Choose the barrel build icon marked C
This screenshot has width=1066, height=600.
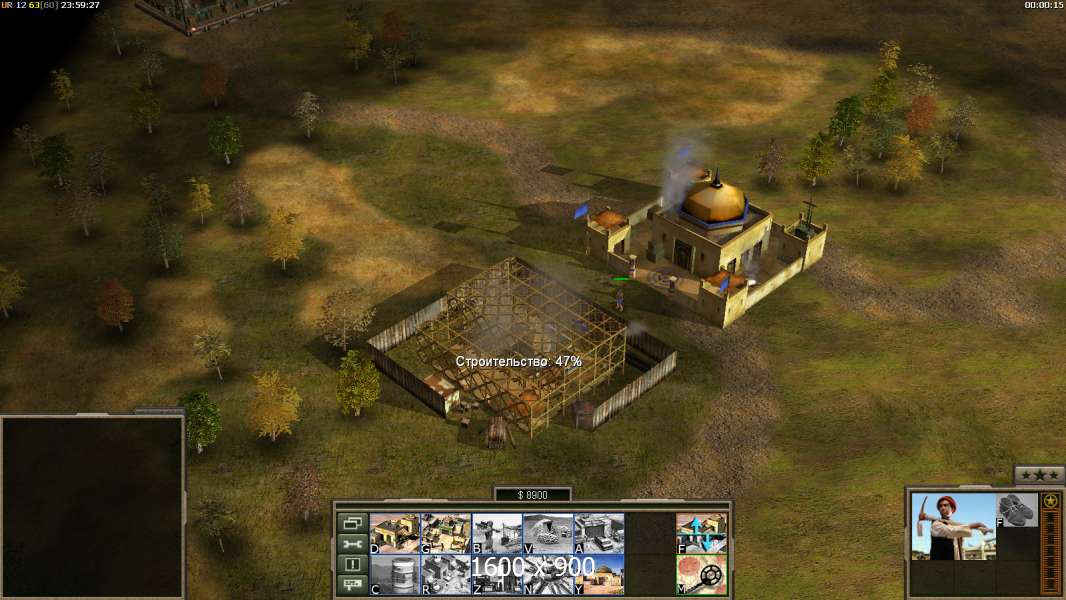coord(395,575)
